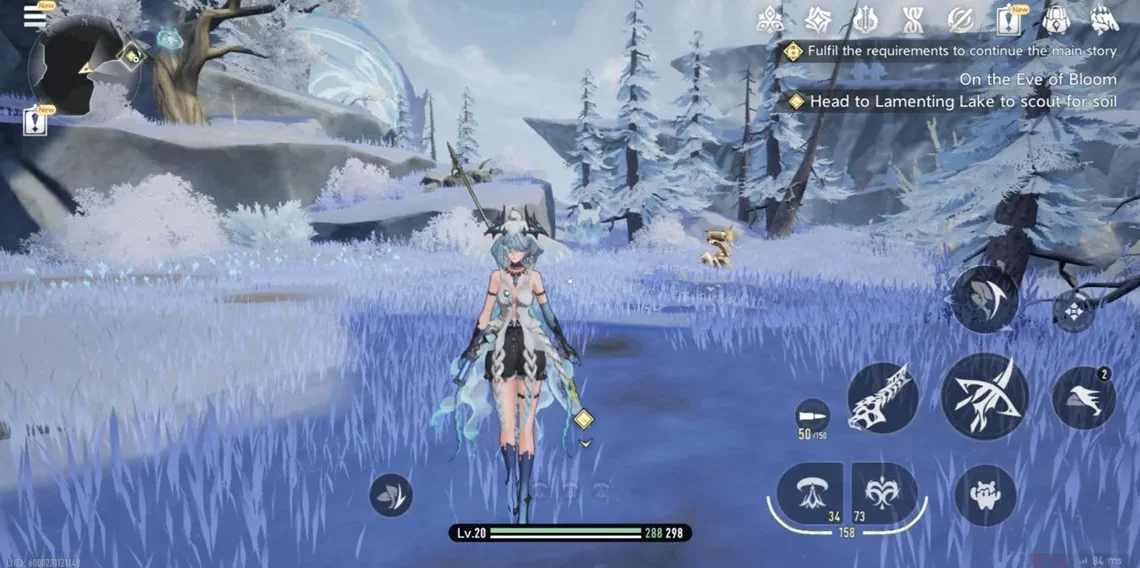Tap the leaf sprint button left of the level bar
The image size is (1140, 568).
point(391,495)
